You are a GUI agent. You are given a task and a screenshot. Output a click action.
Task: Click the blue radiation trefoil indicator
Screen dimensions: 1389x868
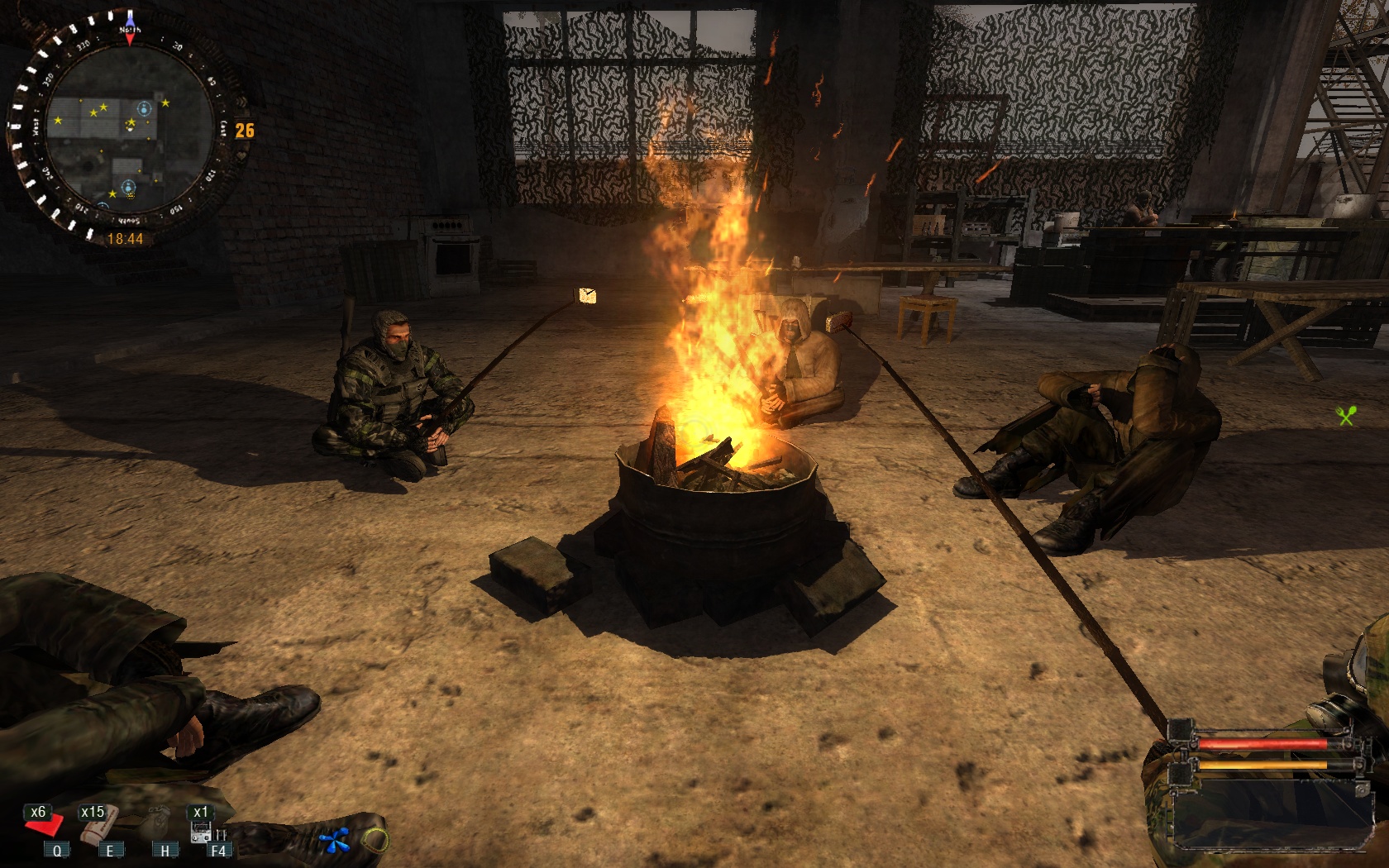tap(335, 842)
